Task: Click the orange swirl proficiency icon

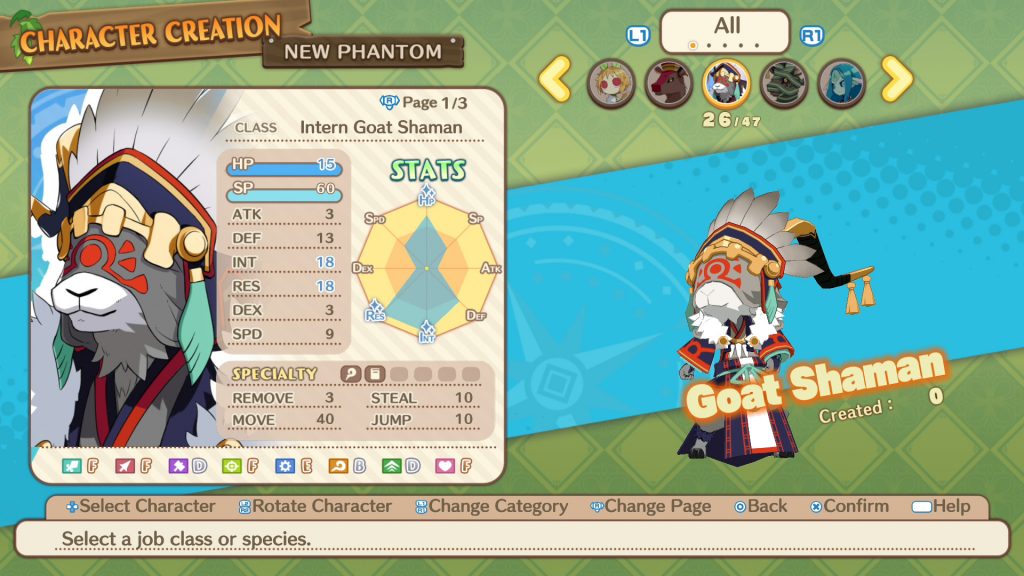Action: (337, 466)
